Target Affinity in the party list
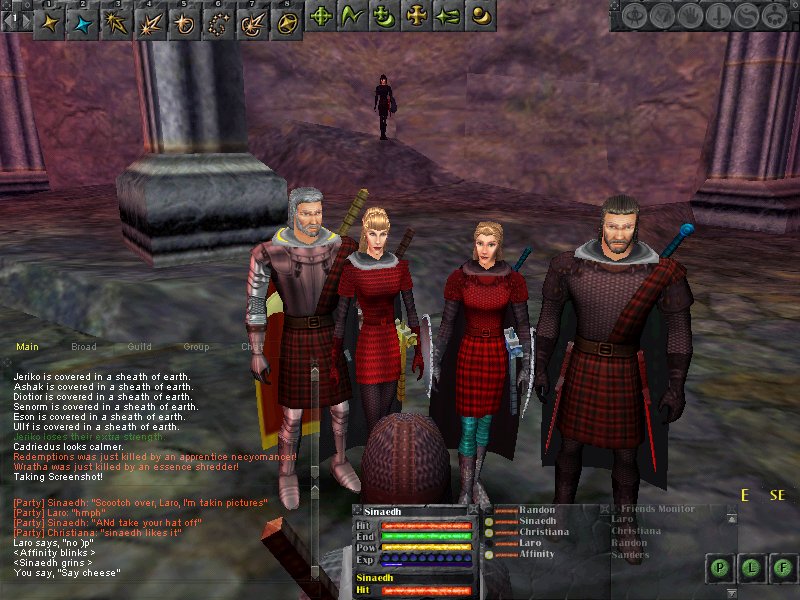This screenshot has width=800, height=600. (540, 554)
